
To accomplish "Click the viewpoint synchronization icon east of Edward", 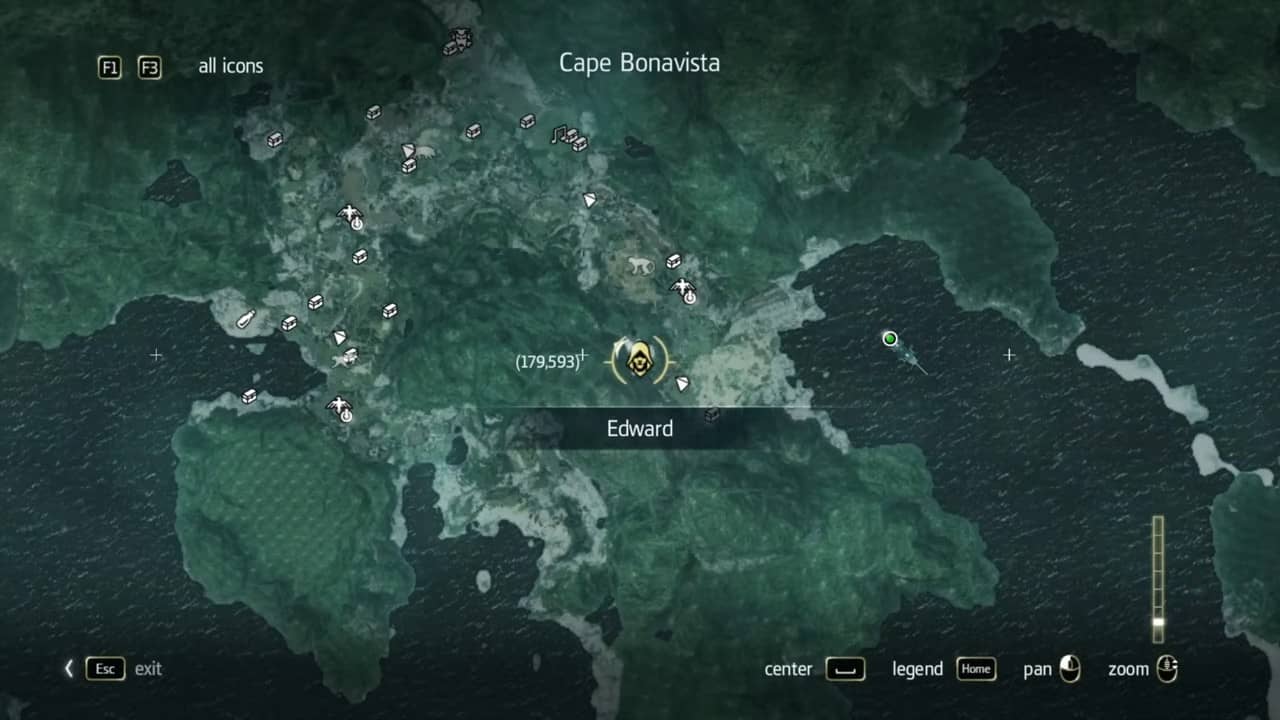I will pos(684,289).
